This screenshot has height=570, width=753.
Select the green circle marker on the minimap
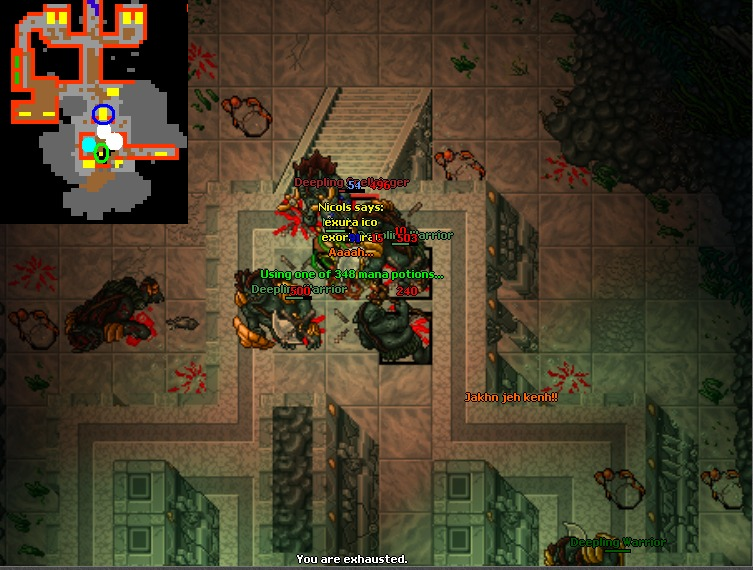[x=101, y=153]
